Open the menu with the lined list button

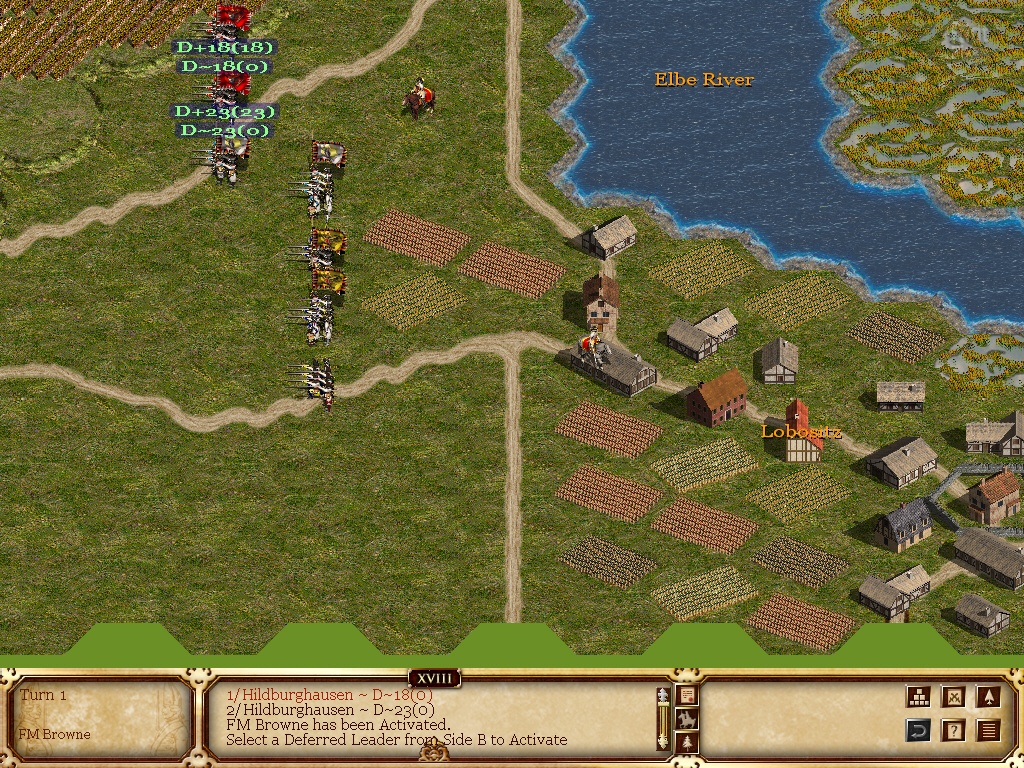988,730
